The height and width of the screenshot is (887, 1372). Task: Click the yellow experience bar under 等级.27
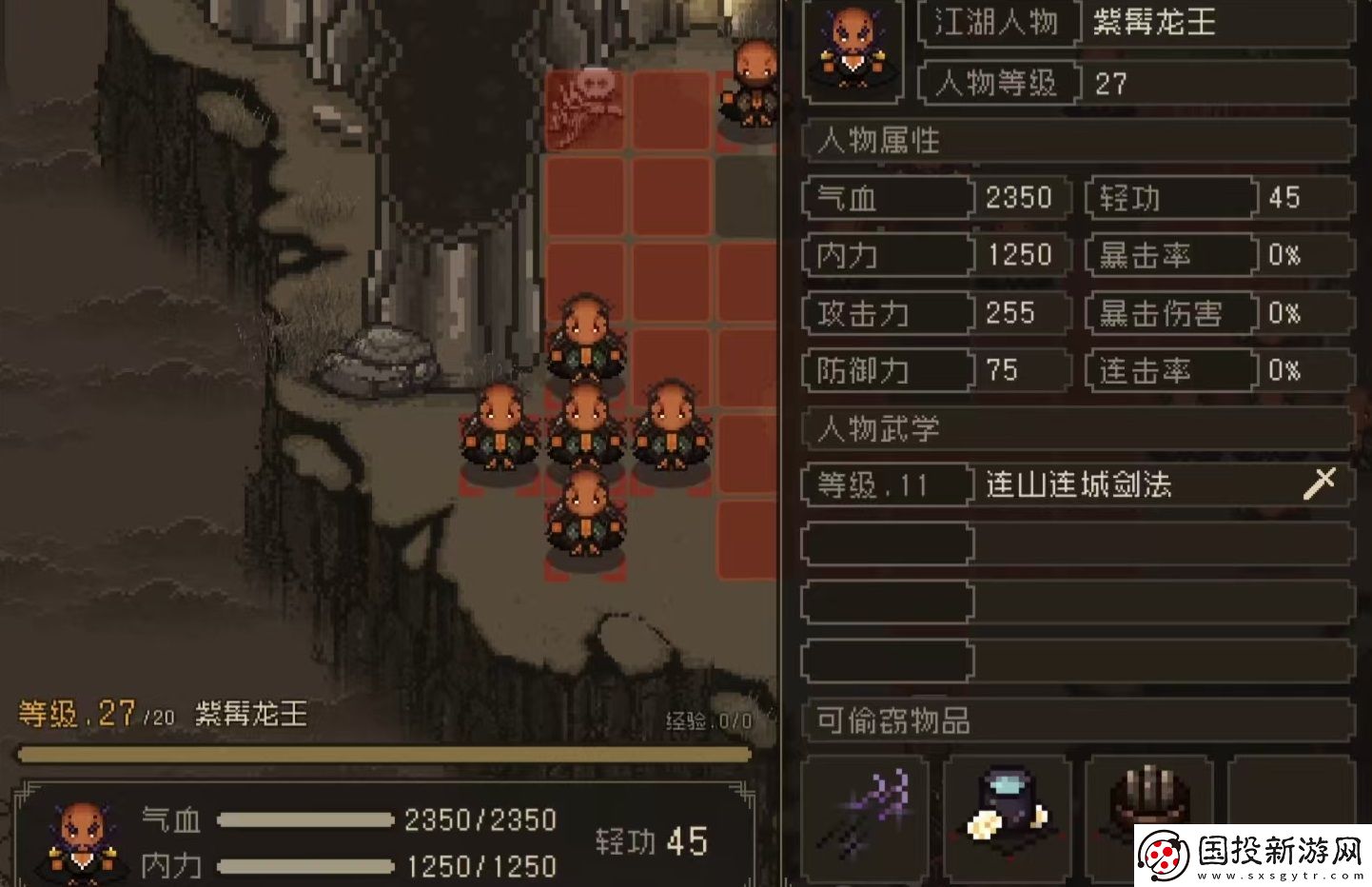[x=381, y=751]
